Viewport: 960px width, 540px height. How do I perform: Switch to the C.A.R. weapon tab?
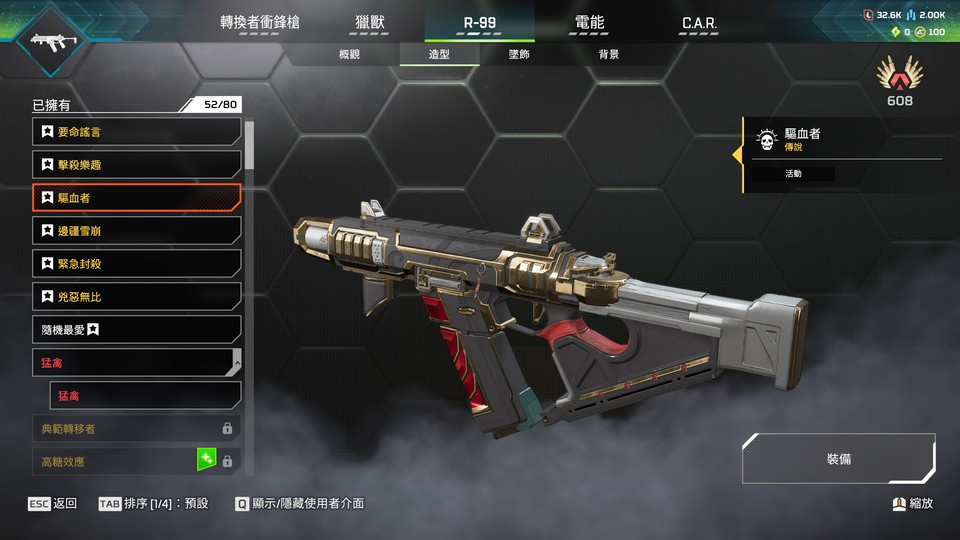(x=699, y=22)
